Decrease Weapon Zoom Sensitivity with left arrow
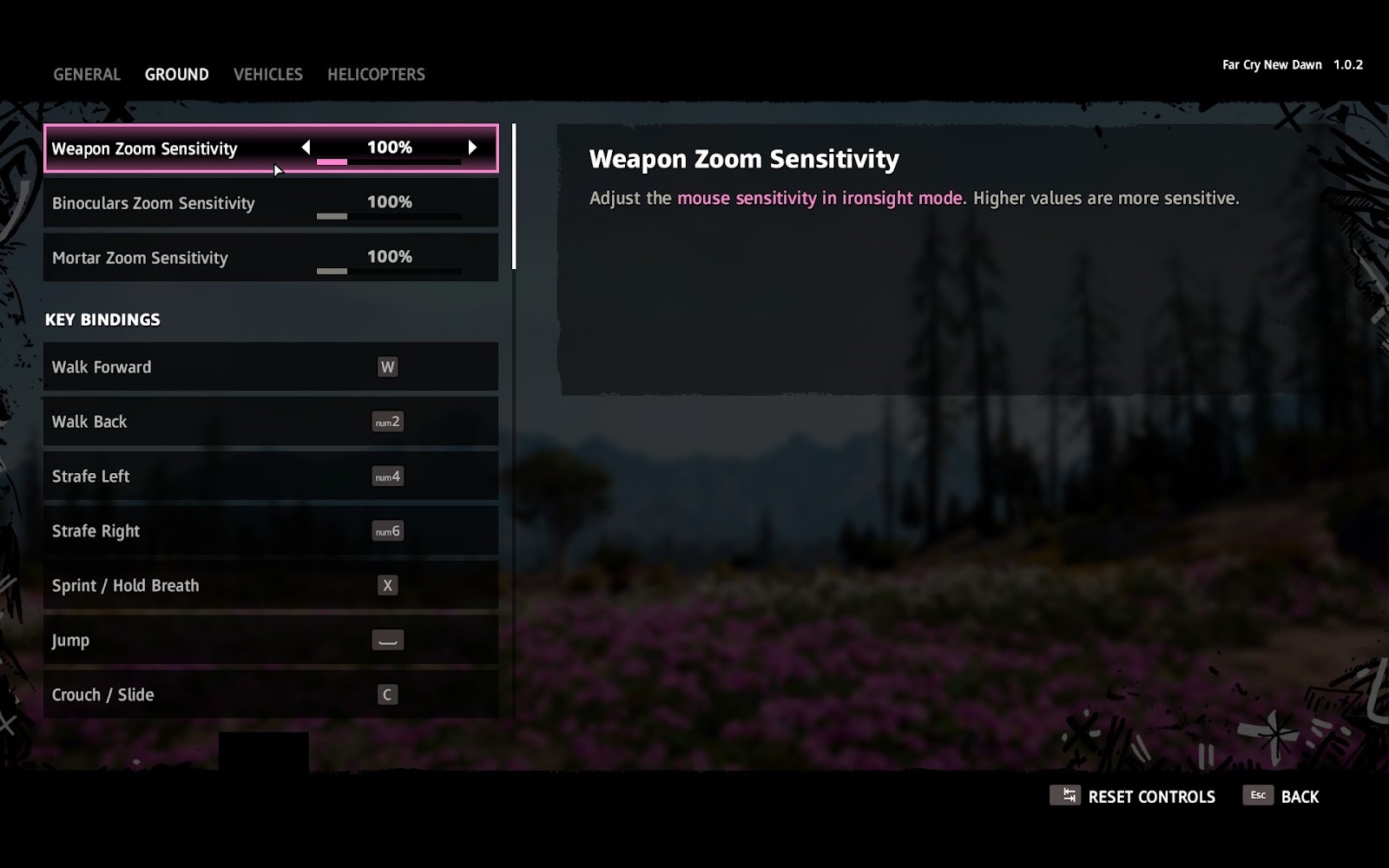 click(x=306, y=148)
